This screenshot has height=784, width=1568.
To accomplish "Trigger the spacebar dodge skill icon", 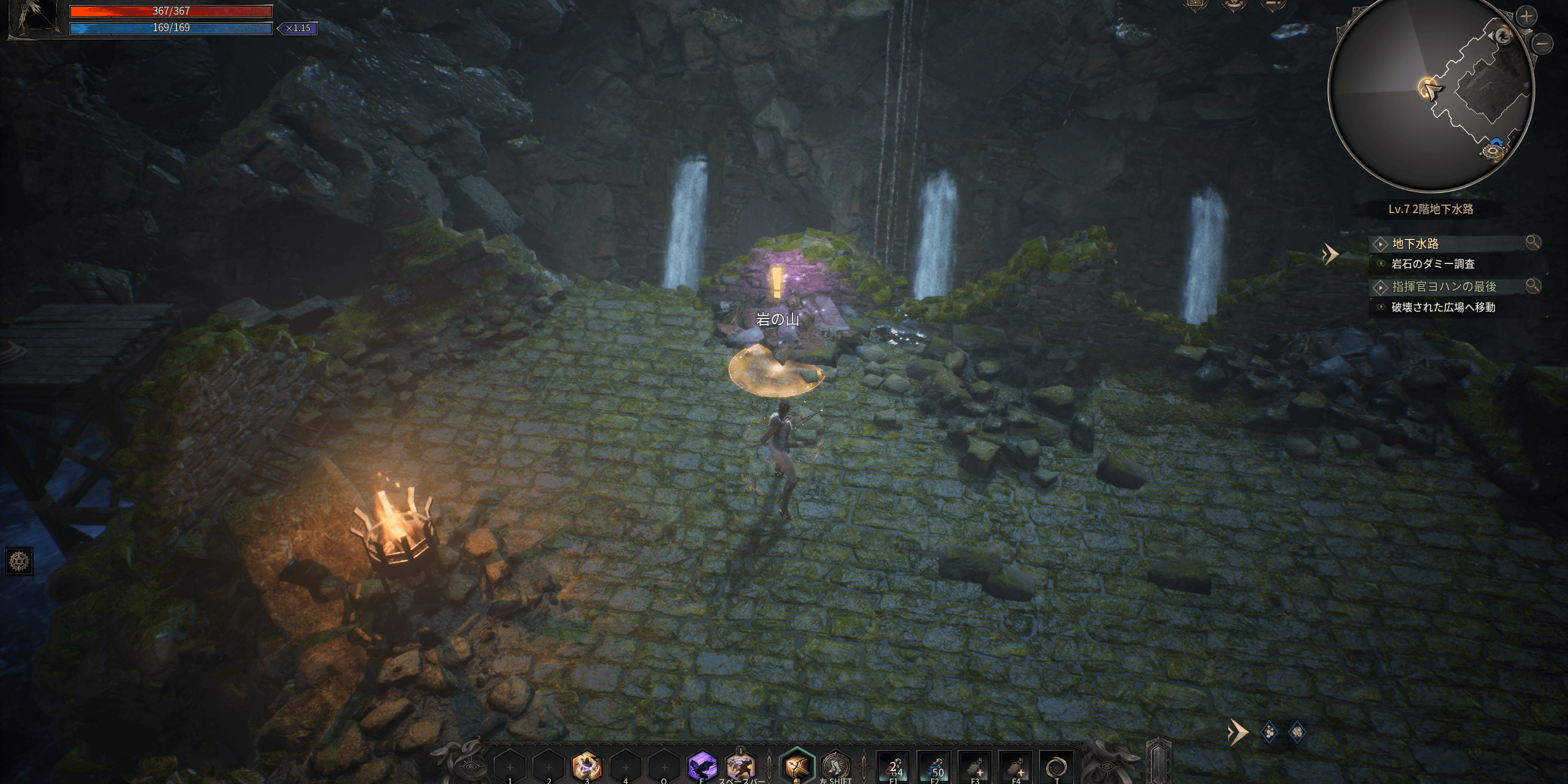I will coord(740,766).
